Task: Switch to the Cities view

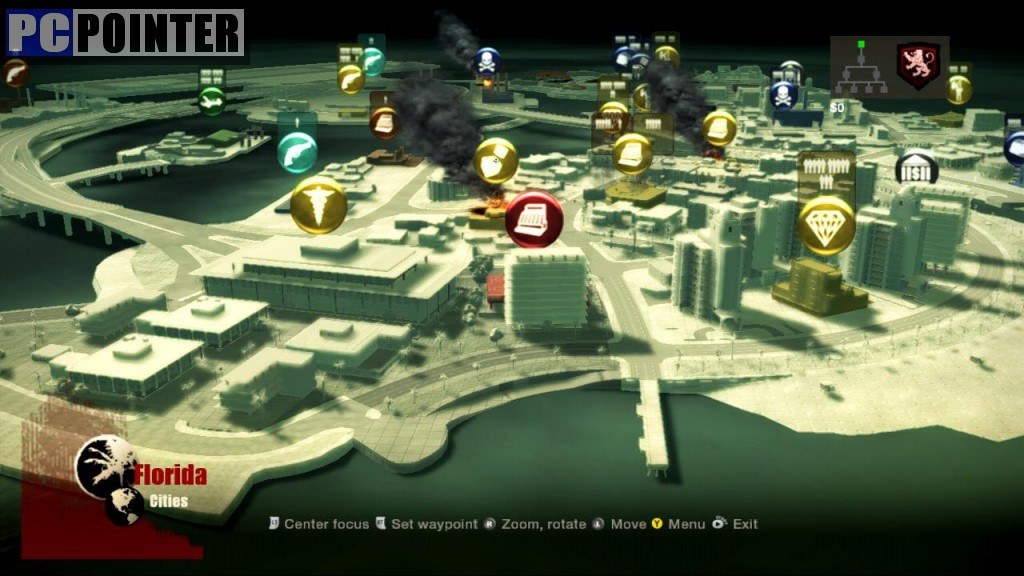Action: pyautogui.click(x=169, y=501)
